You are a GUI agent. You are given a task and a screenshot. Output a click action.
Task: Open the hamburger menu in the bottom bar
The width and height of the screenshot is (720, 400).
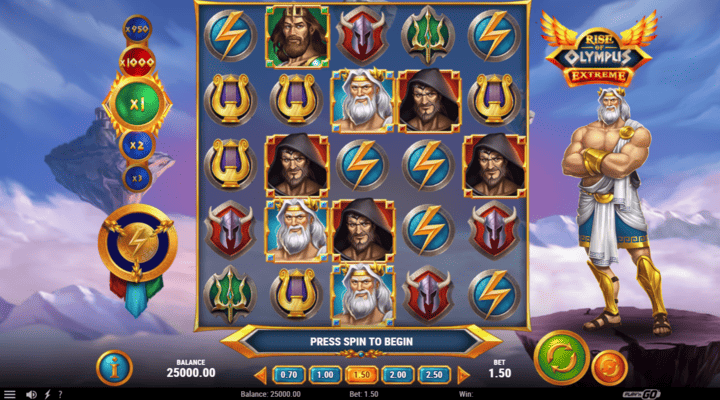coord(10,394)
